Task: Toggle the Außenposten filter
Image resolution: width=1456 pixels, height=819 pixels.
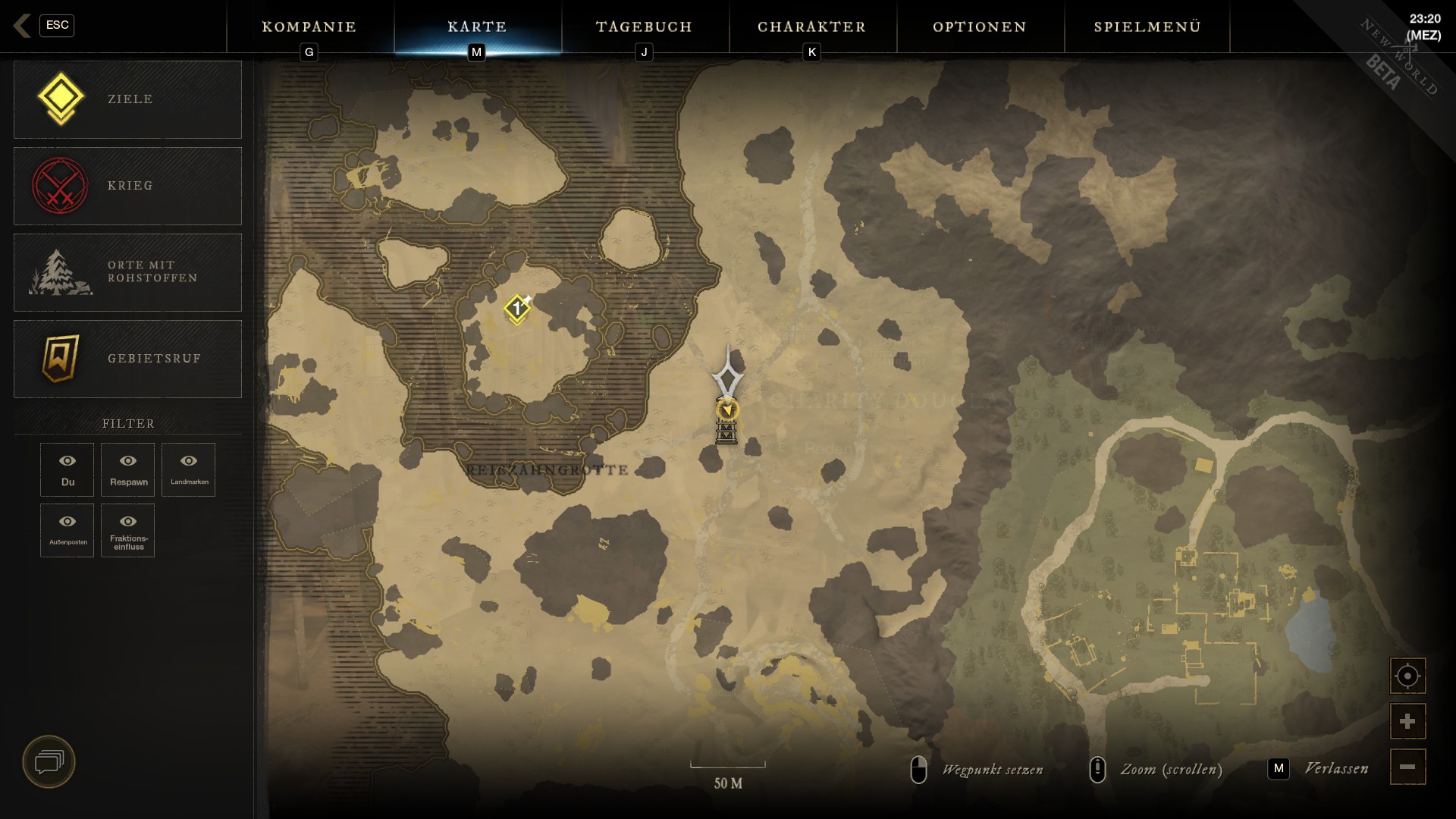Action: coord(67,530)
